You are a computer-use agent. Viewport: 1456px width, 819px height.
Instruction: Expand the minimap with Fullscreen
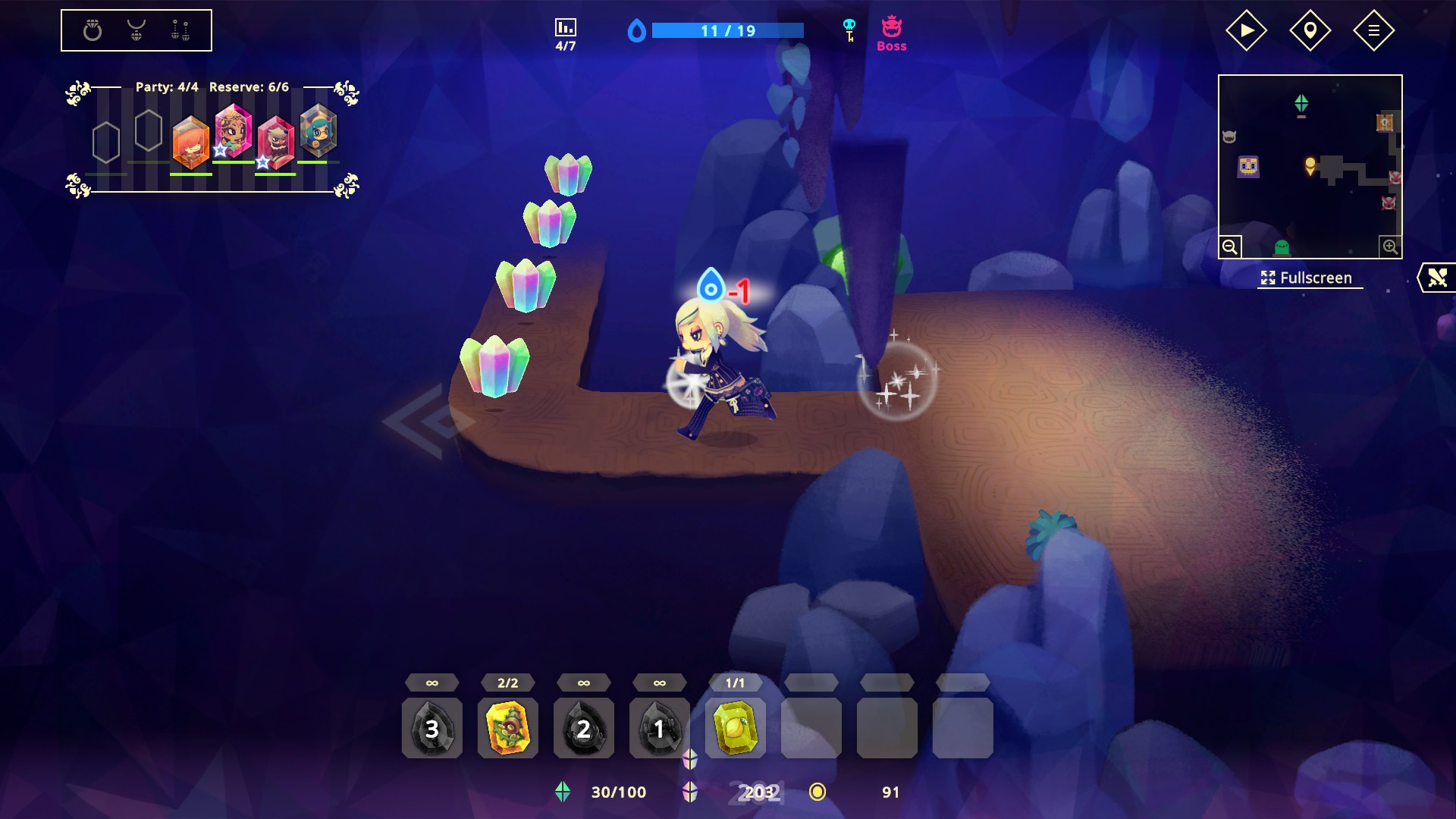1307,278
